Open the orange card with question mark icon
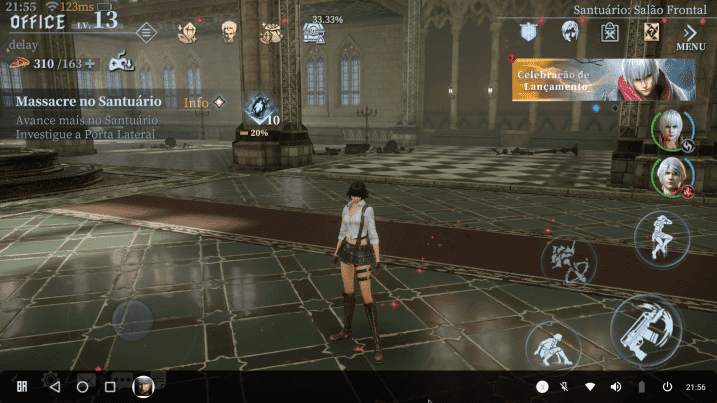 651,32
